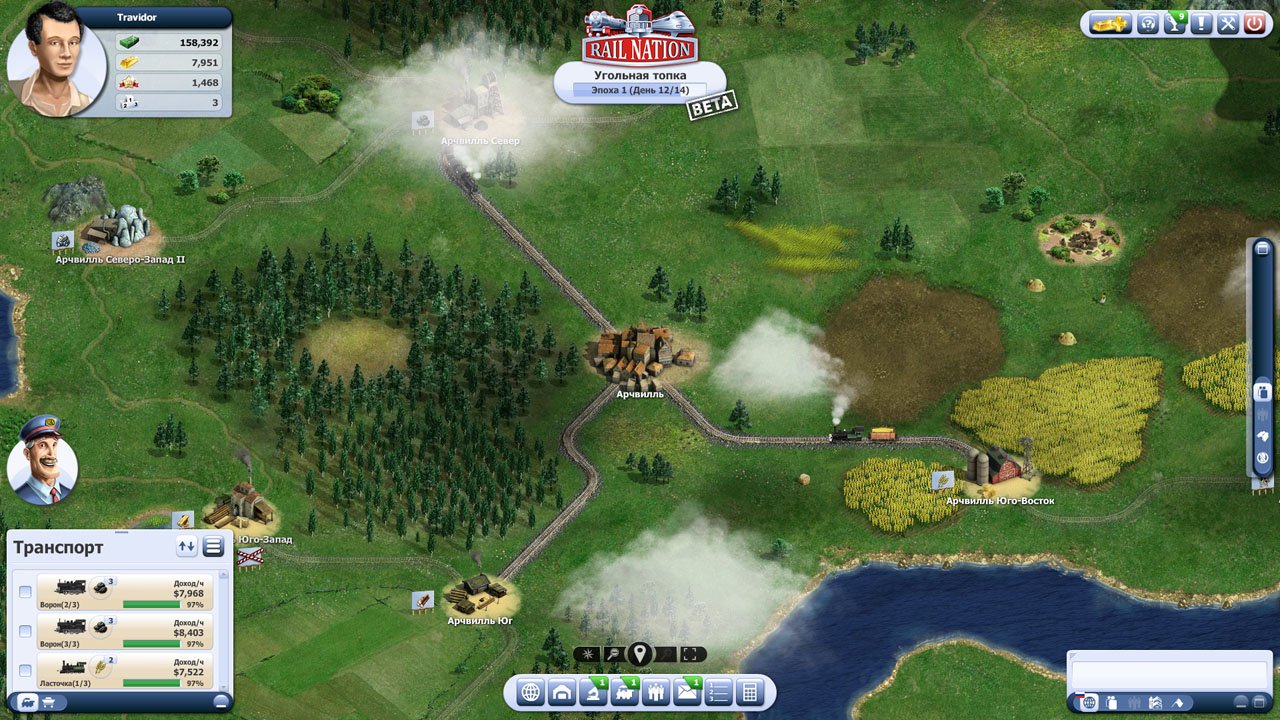Show the numbered rankings list

tap(718, 692)
